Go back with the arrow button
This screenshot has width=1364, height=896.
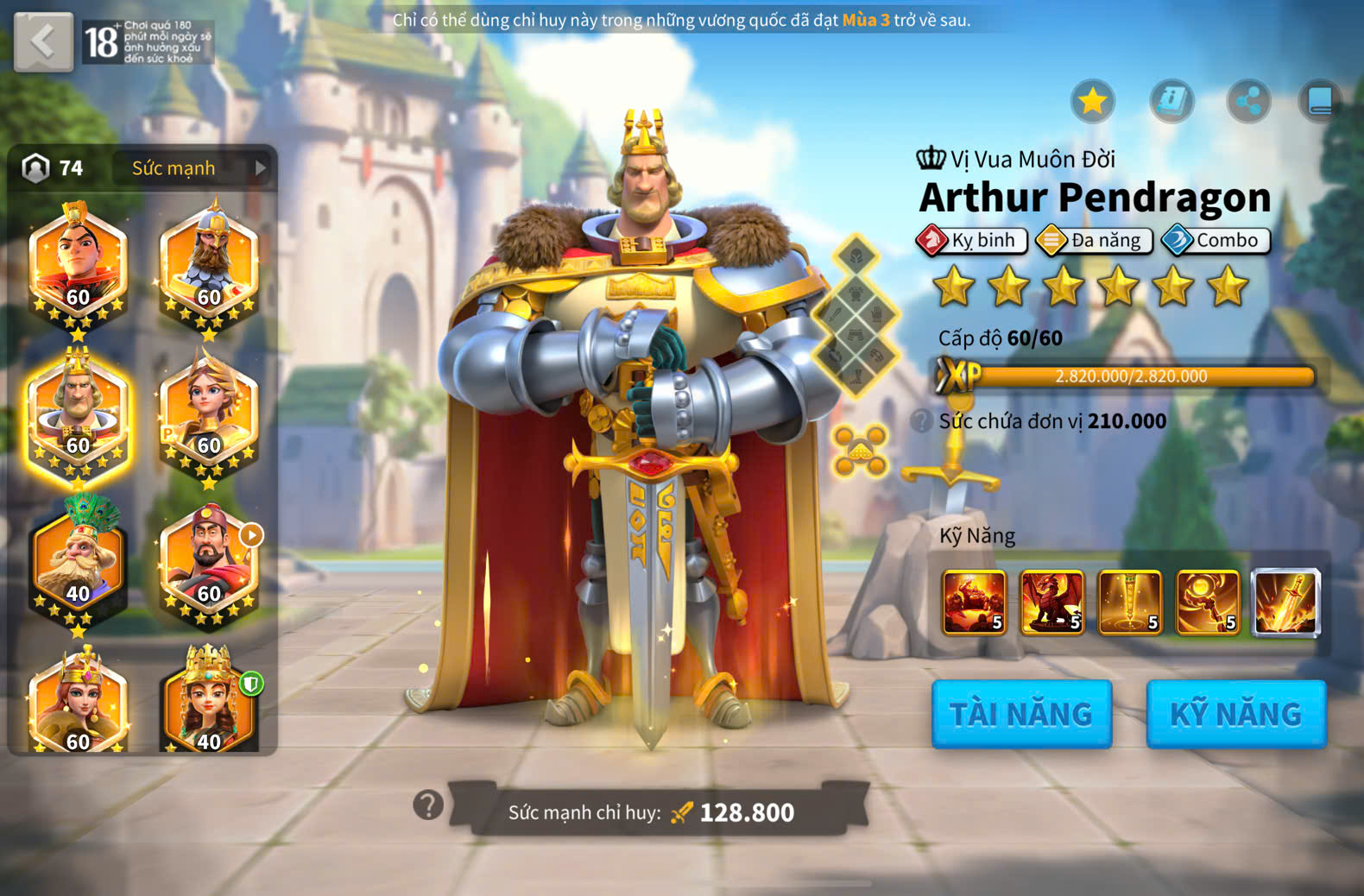click(x=43, y=41)
